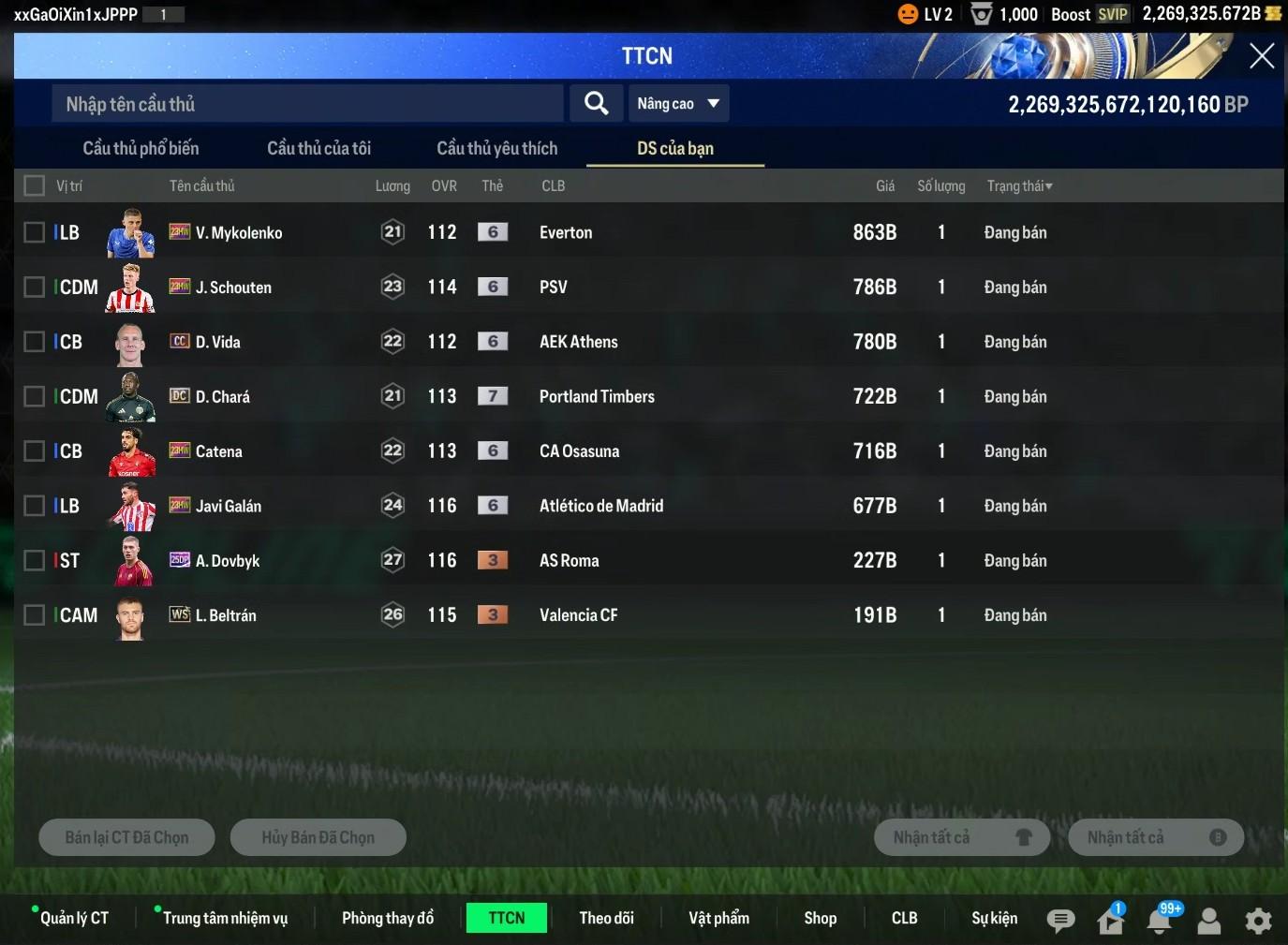This screenshot has height=945, width=1288.
Task: Tick the select-all checkbox in header
Action: 35,185
